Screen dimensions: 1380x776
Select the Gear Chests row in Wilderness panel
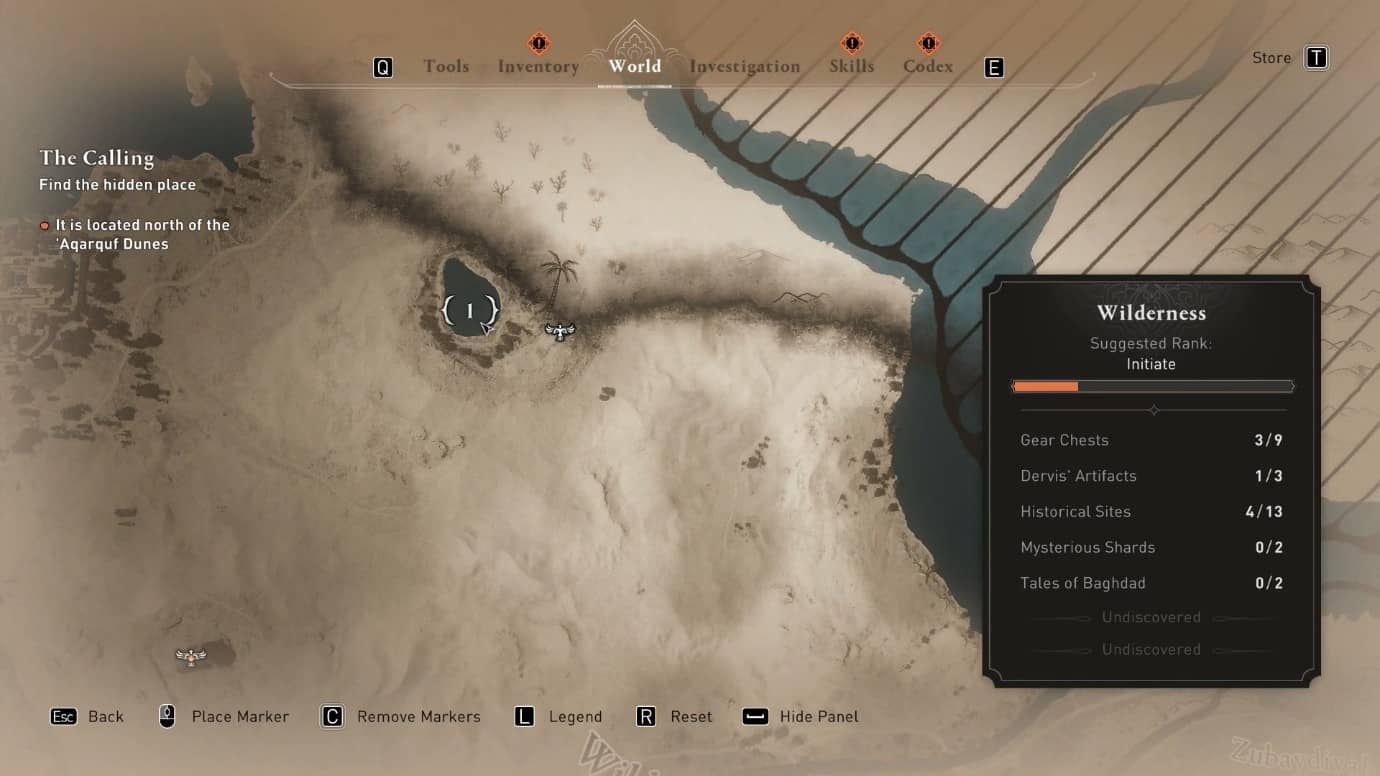coord(1150,440)
